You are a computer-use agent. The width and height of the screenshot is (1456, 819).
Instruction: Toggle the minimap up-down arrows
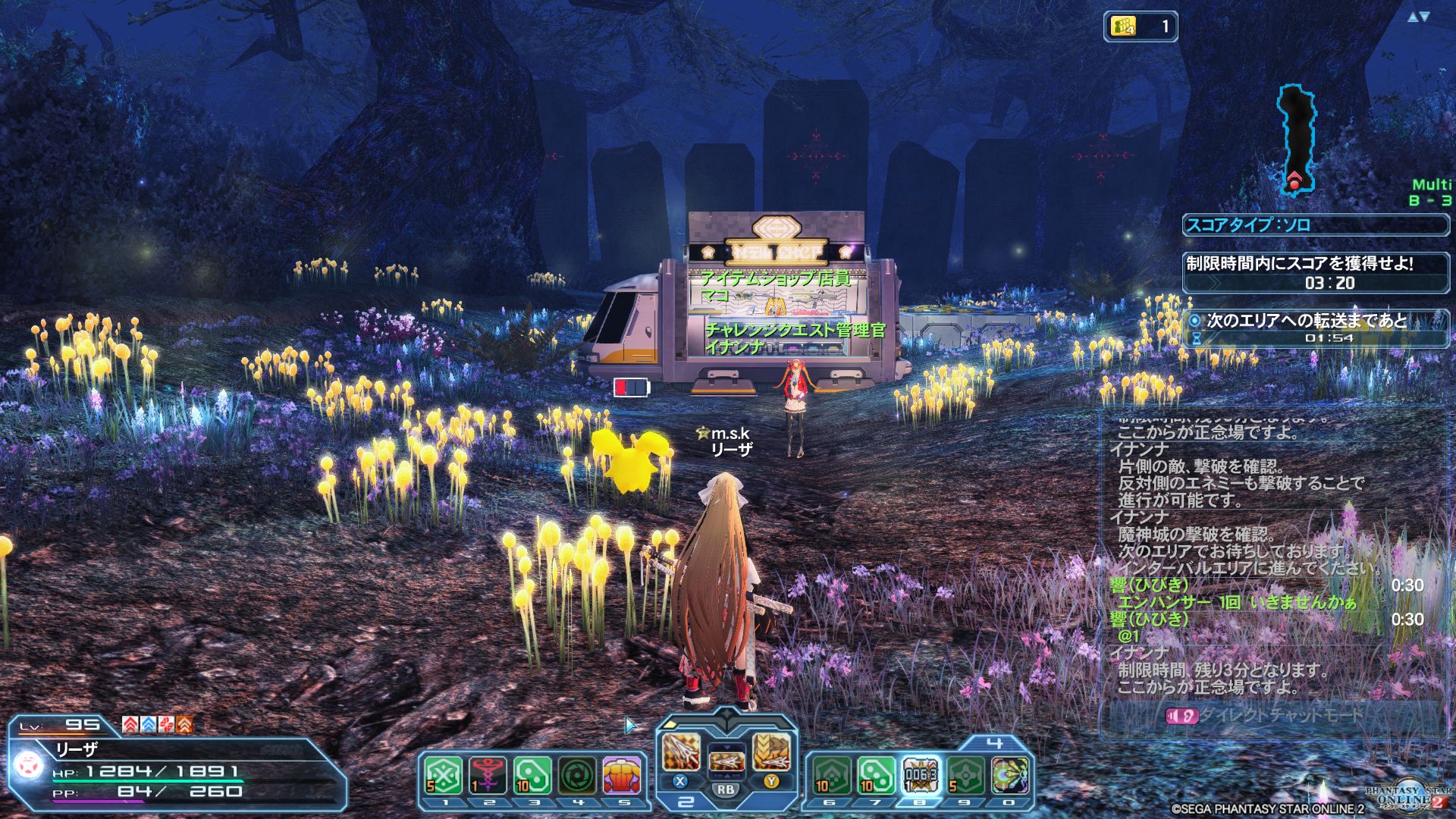click(x=1418, y=17)
